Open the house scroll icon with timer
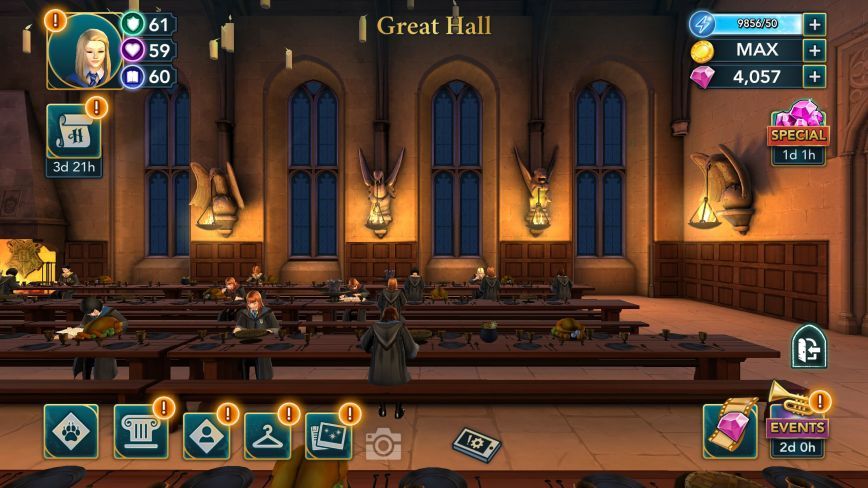Image resolution: width=868 pixels, height=488 pixels. point(73,132)
